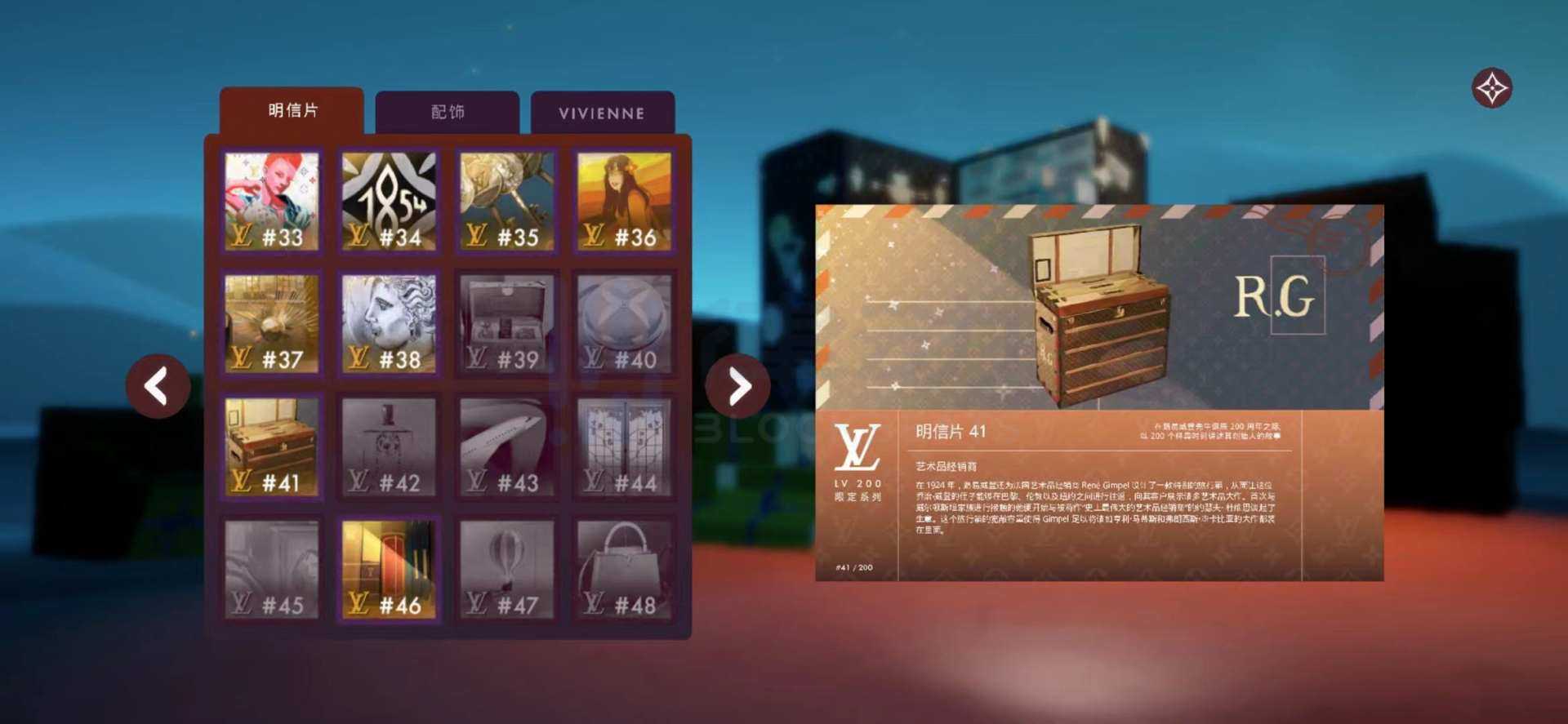Image resolution: width=1568 pixels, height=724 pixels.
Task: Open postcard #46
Action: 389,570
